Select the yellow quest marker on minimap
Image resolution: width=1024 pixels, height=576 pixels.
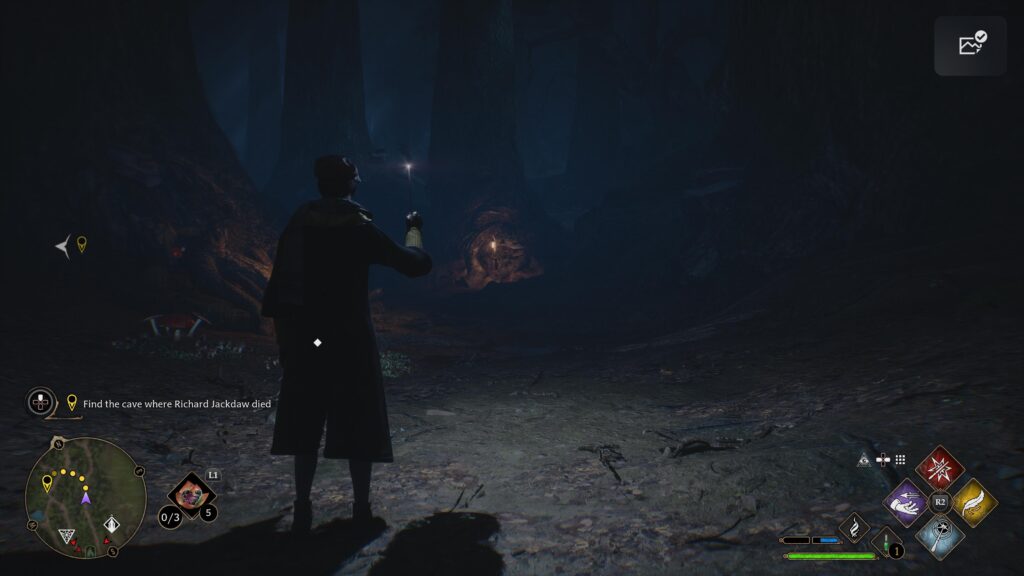point(47,483)
